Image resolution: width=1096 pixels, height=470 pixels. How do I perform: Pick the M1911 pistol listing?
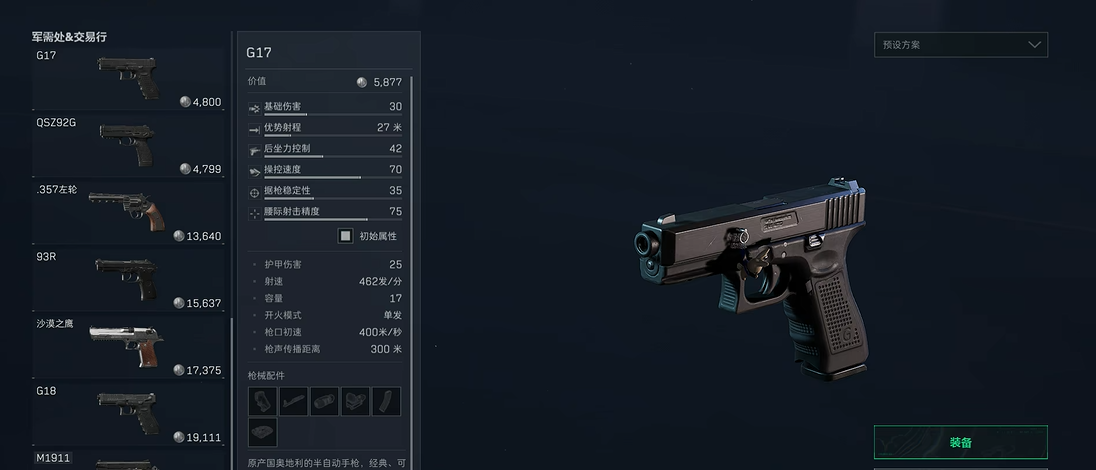tap(128, 461)
